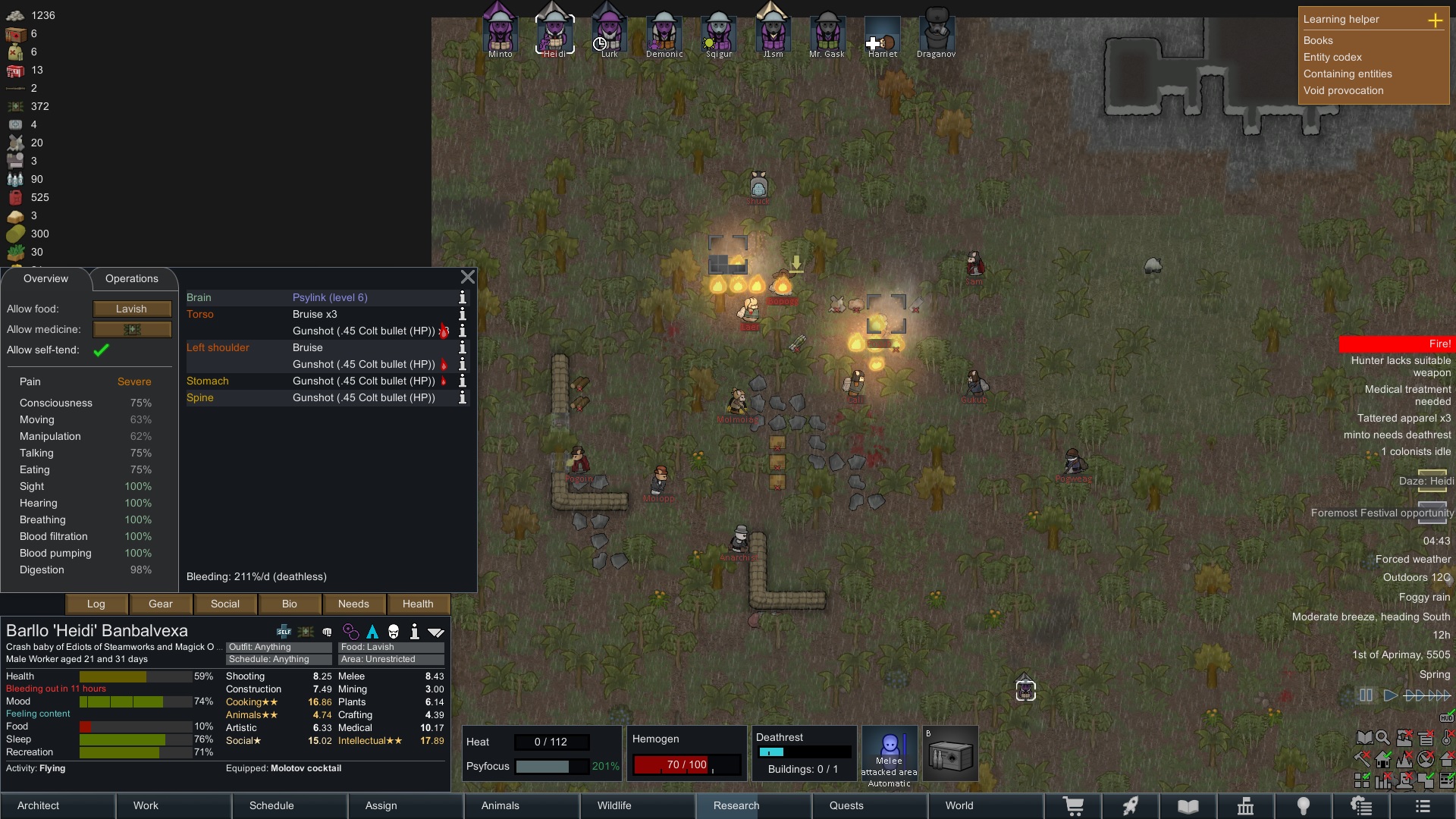Open Heidi's character info card icon
Screen dimensions: 1456x819
414,632
